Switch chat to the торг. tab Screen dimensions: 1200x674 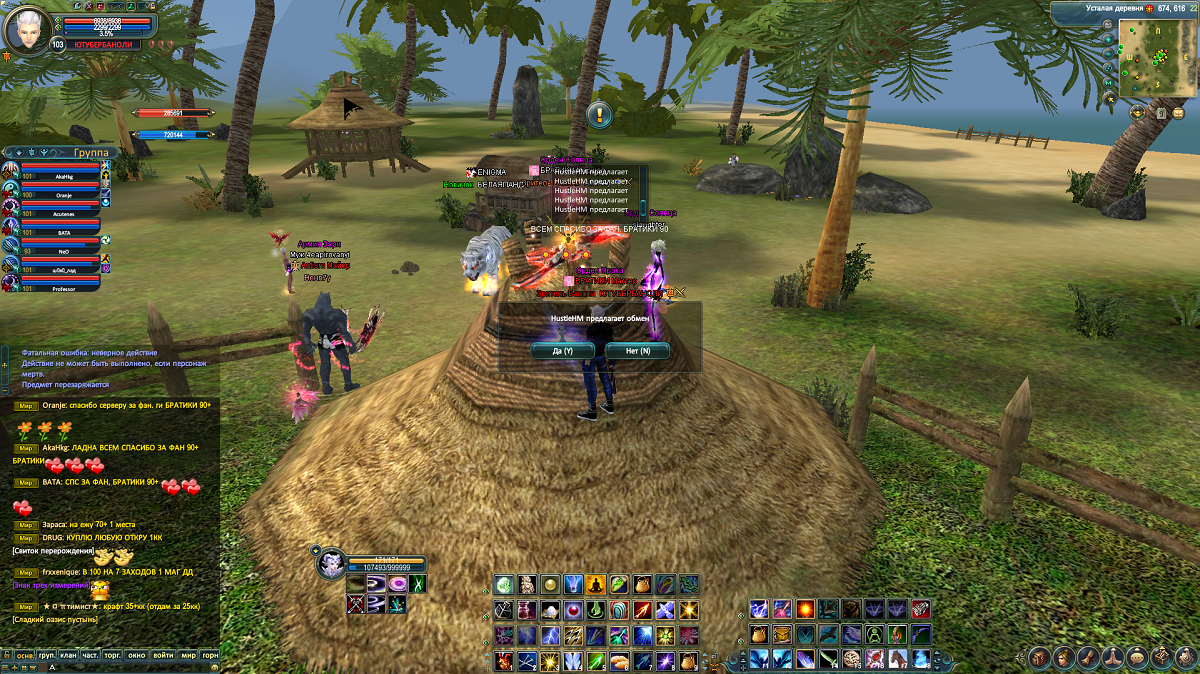(x=113, y=655)
